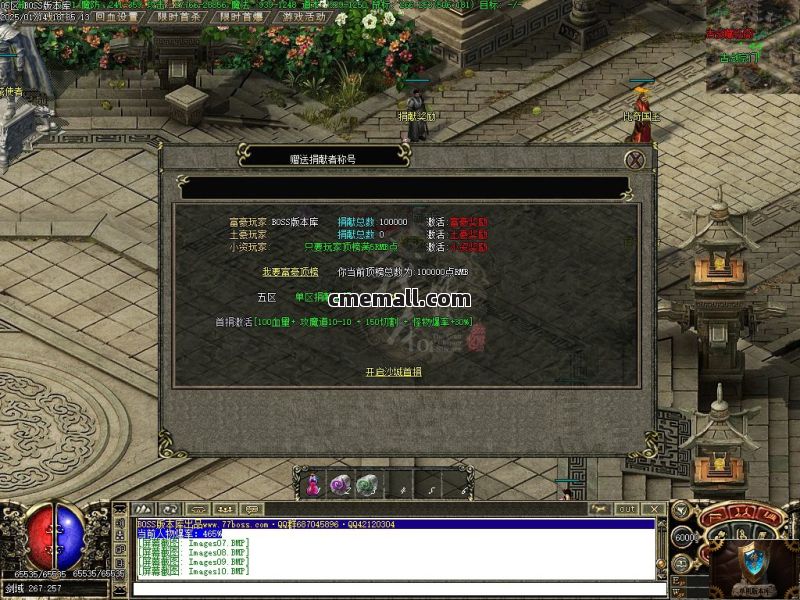This screenshot has height=600, width=800.
Task: Open the 限时首杀 event button
Action: coord(181,17)
